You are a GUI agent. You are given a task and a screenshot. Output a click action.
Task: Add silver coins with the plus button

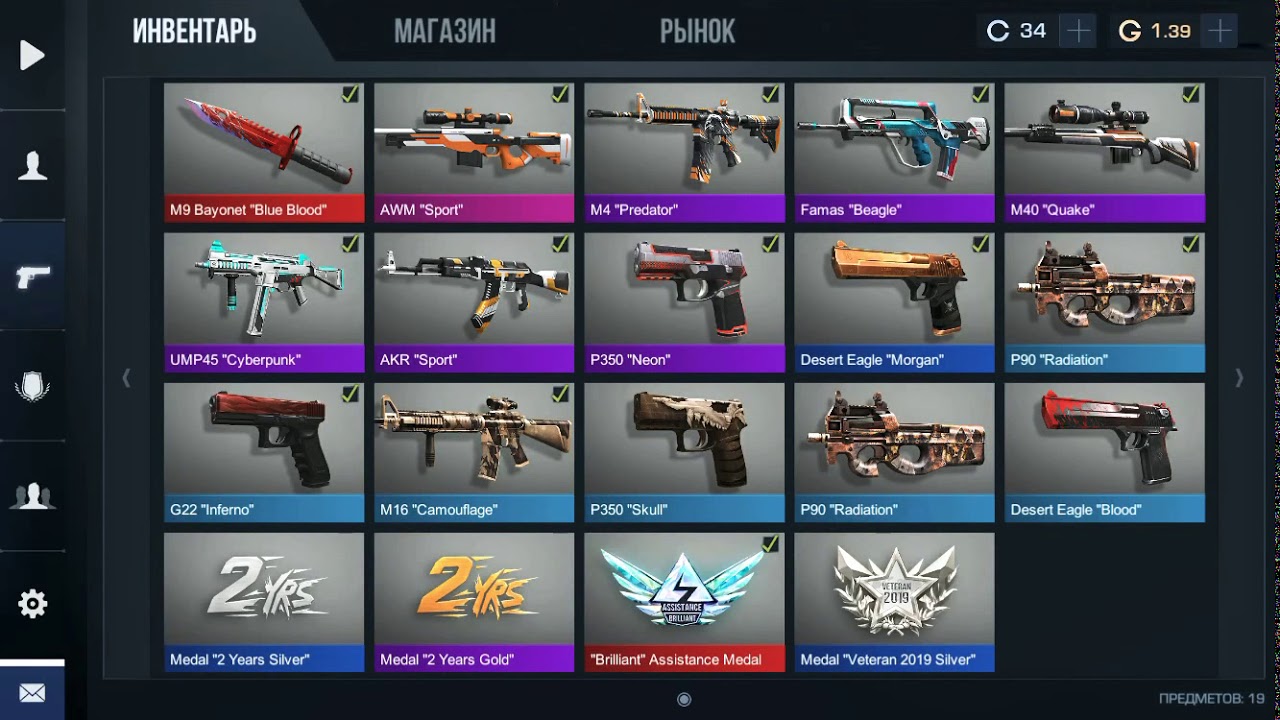pyautogui.click(x=1078, y=31)
